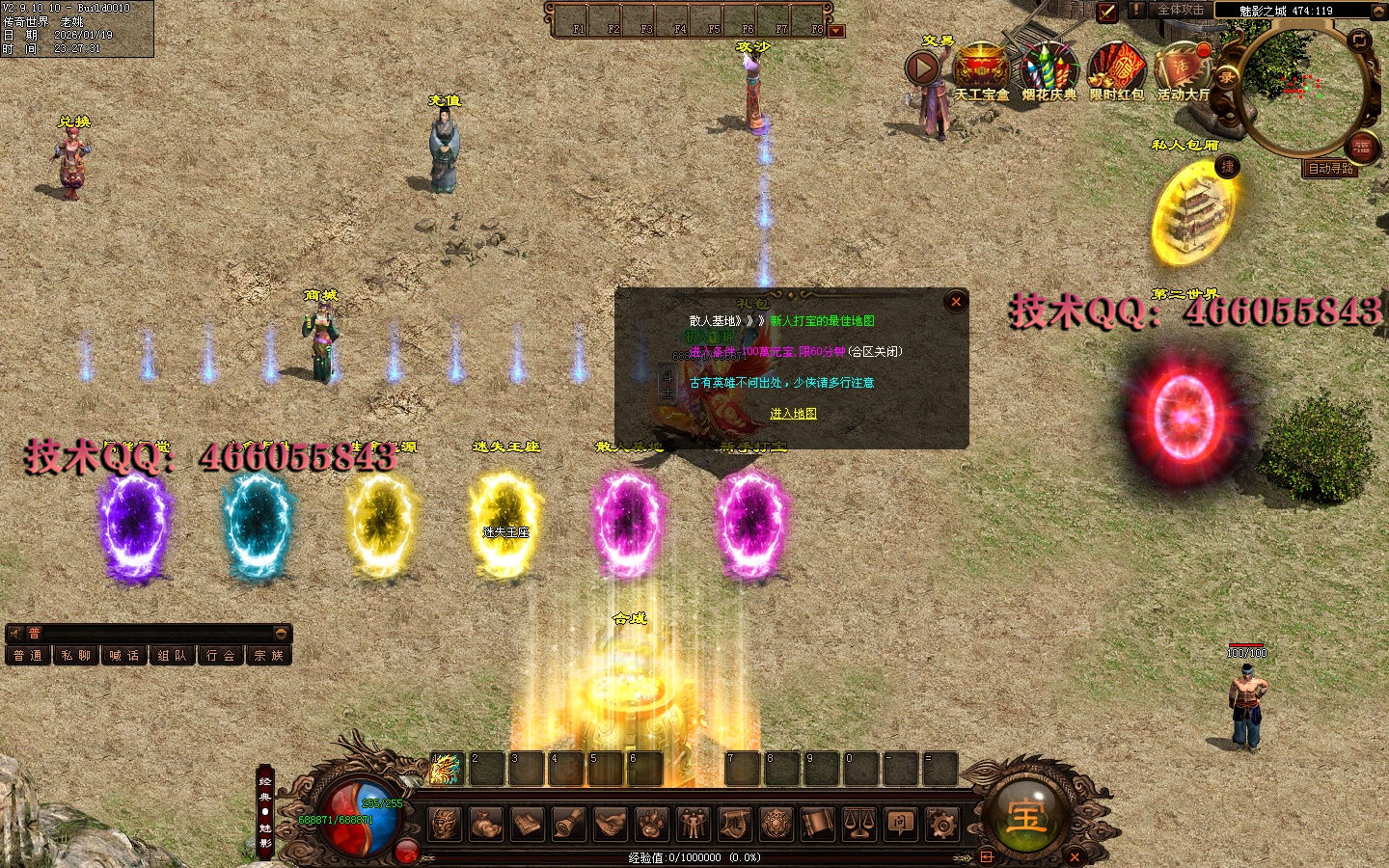Follow the yellow 进入地图 link

793,414
